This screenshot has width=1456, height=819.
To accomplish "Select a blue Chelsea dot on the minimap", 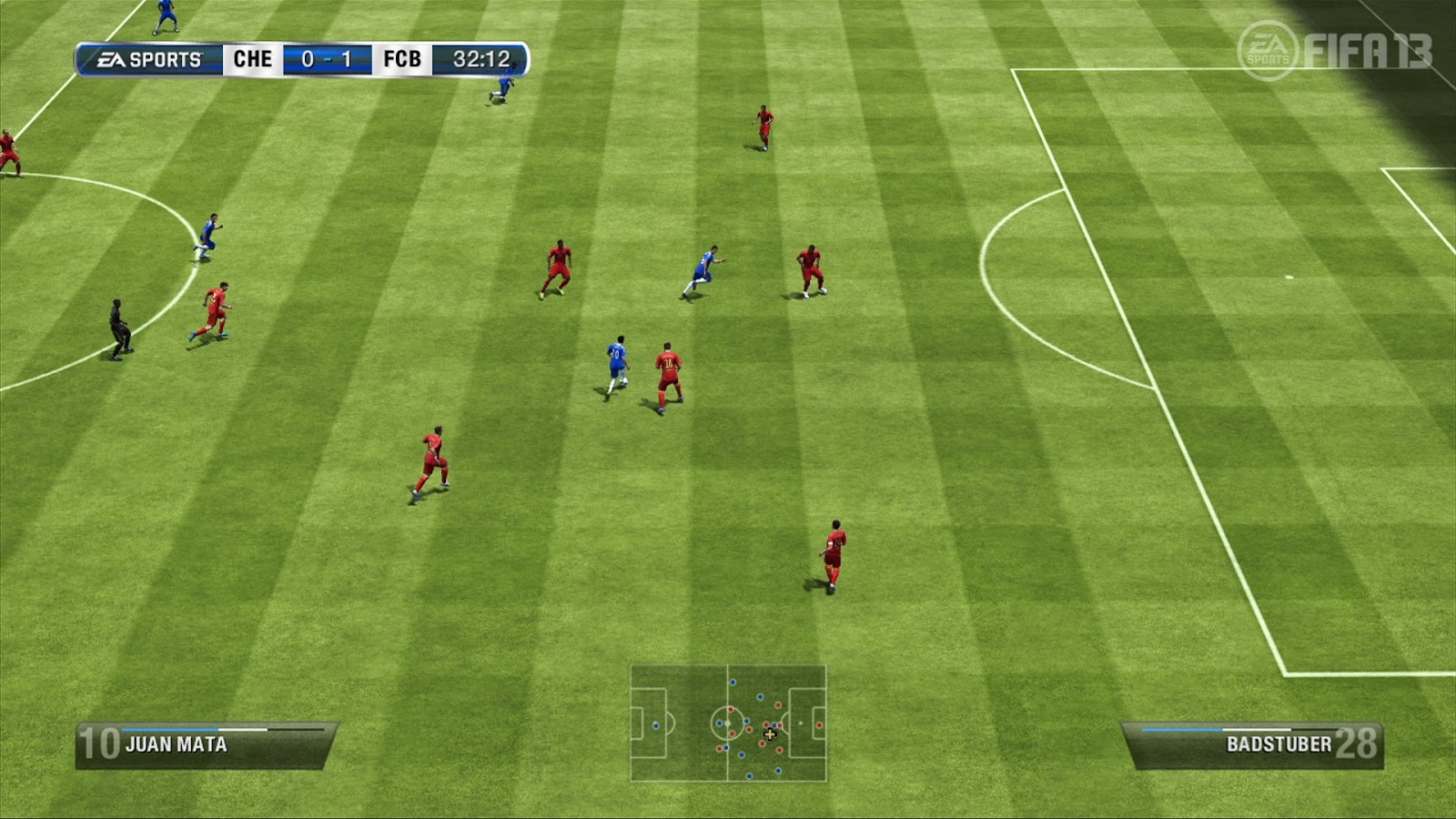I will click(x=720, y=723).
